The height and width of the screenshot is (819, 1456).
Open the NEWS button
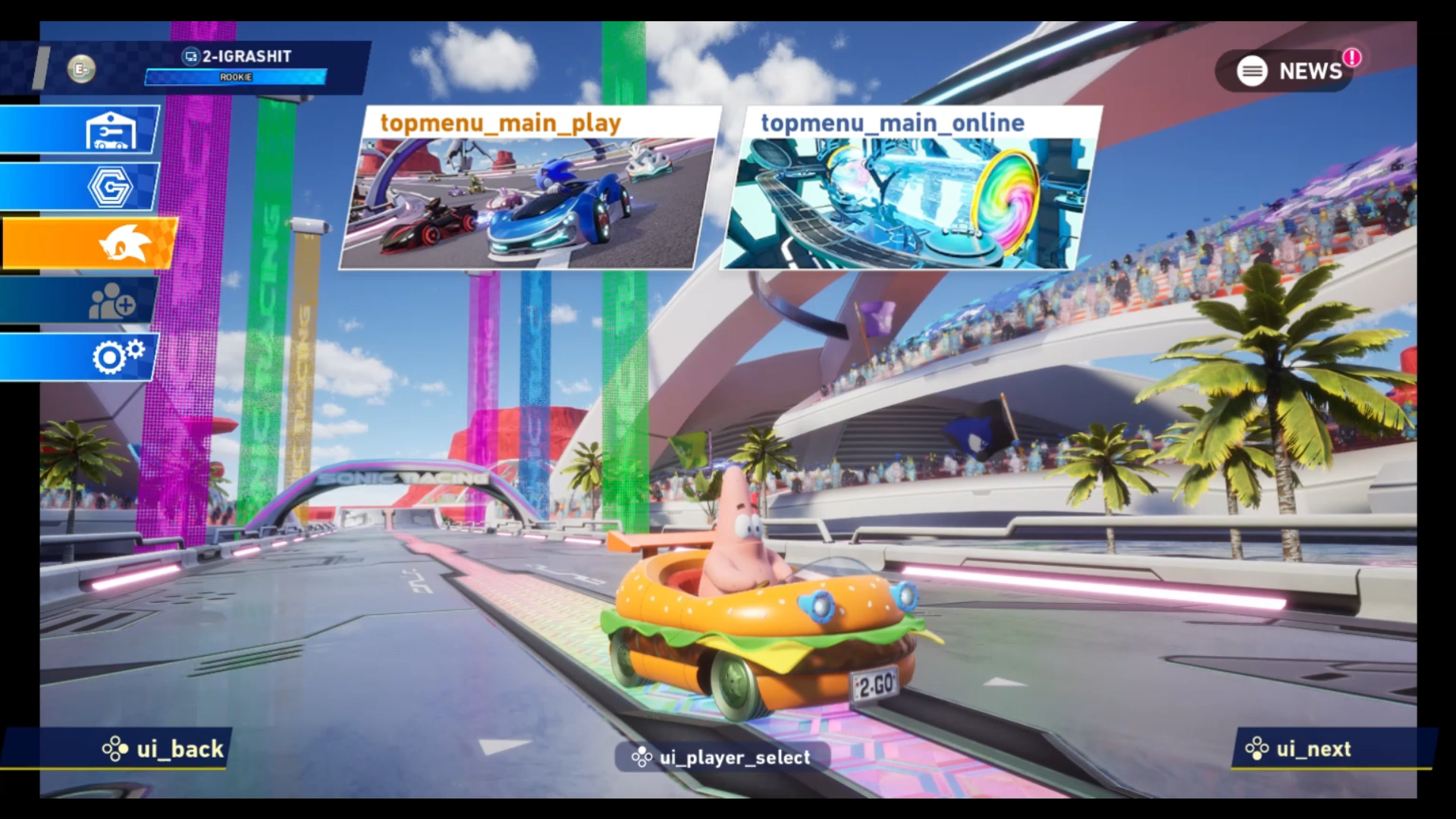click(x=1288, y=71)
